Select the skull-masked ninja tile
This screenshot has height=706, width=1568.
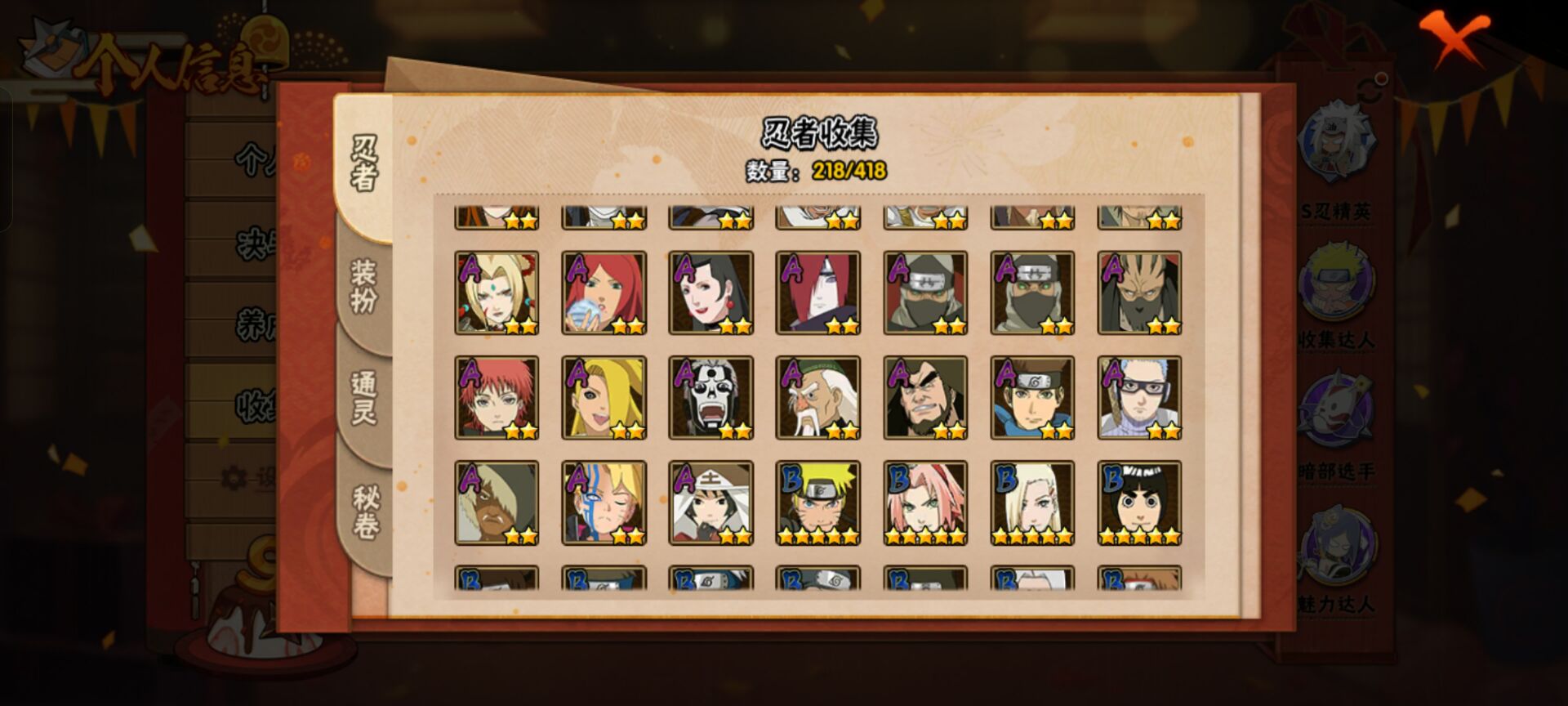[x=711, y=398]
